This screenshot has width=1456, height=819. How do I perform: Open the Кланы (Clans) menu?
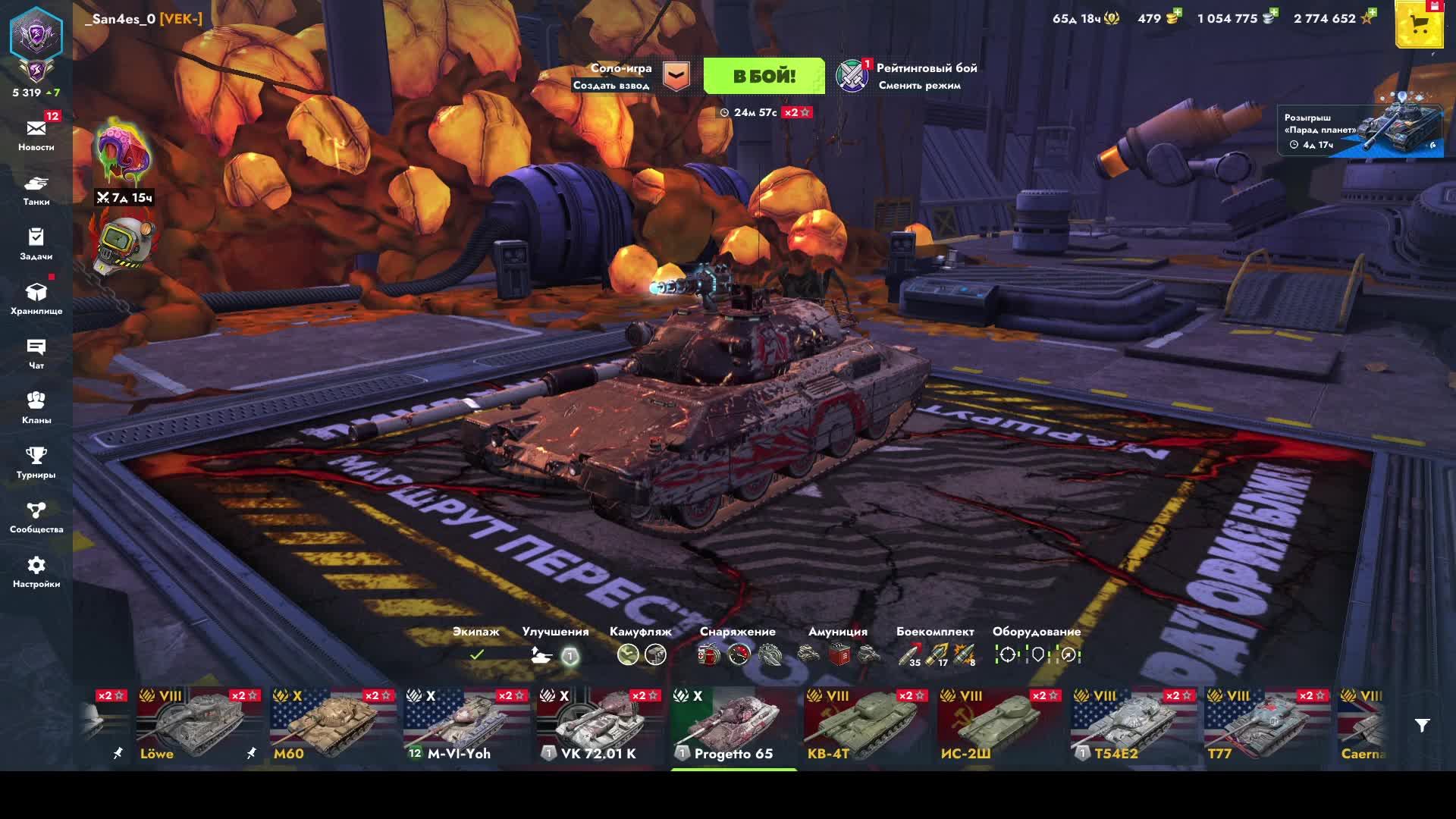click(36, 408)
